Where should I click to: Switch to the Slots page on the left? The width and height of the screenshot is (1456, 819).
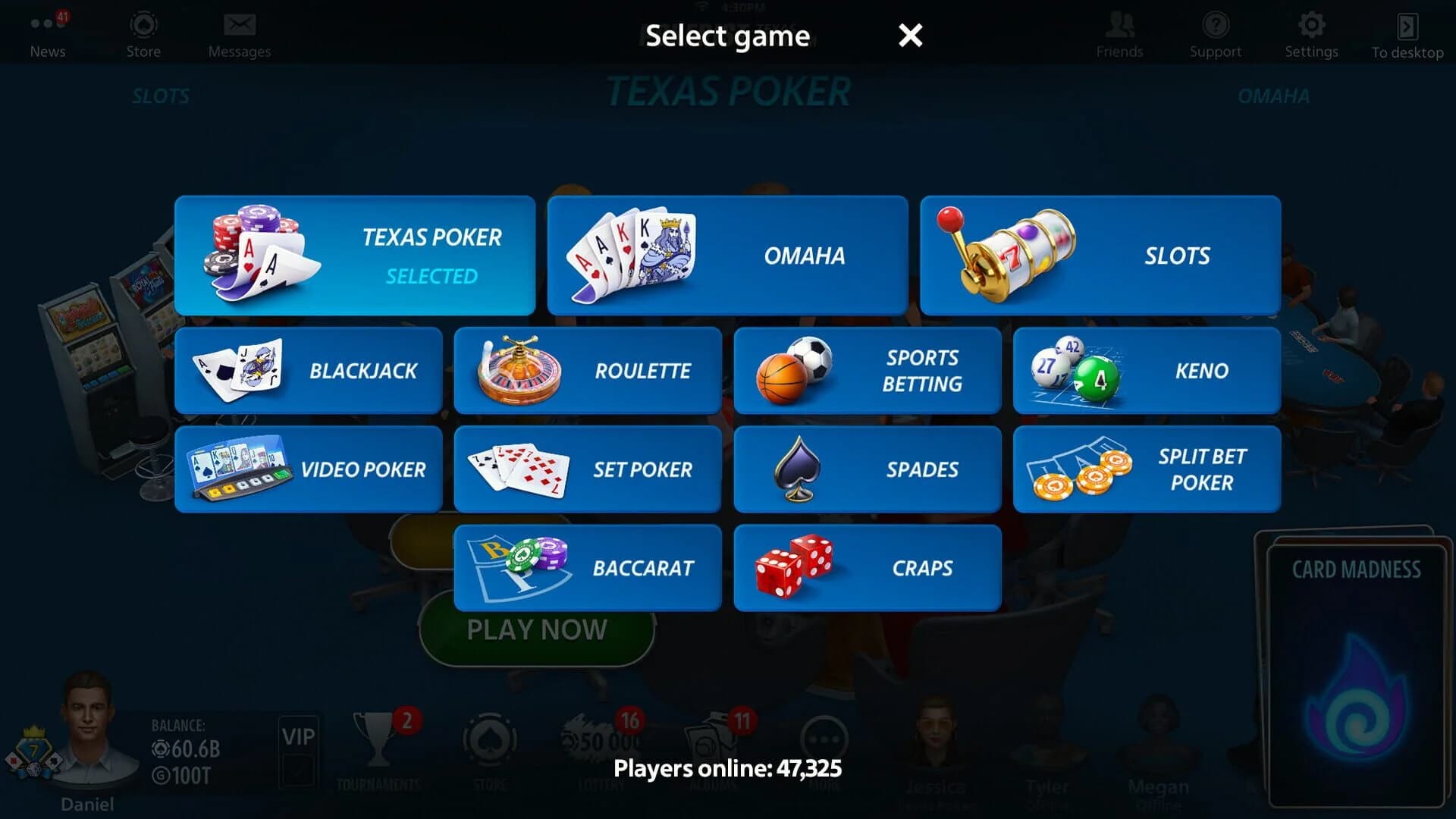(161, 96)
